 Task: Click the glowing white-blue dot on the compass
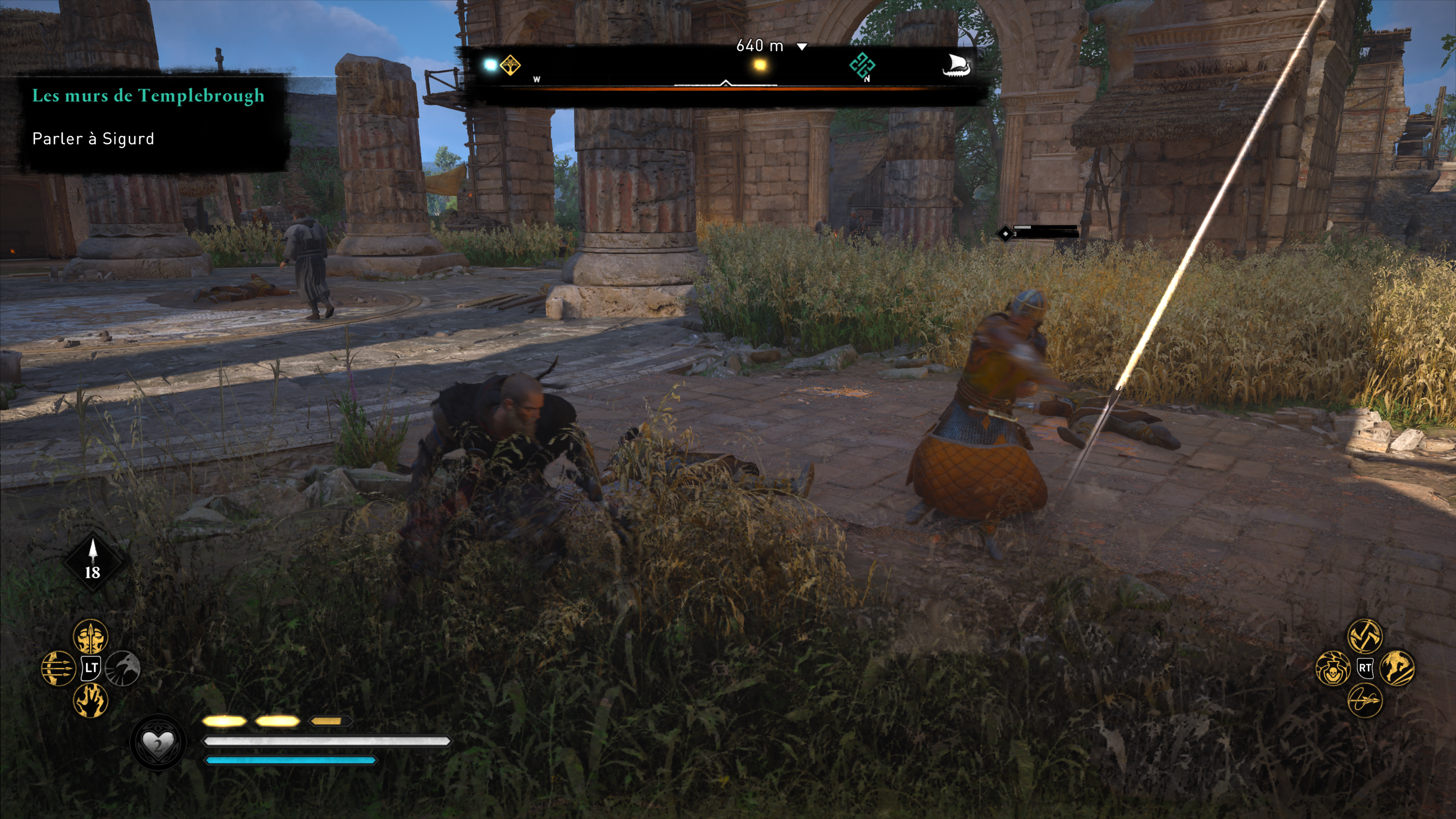(490, 65)
